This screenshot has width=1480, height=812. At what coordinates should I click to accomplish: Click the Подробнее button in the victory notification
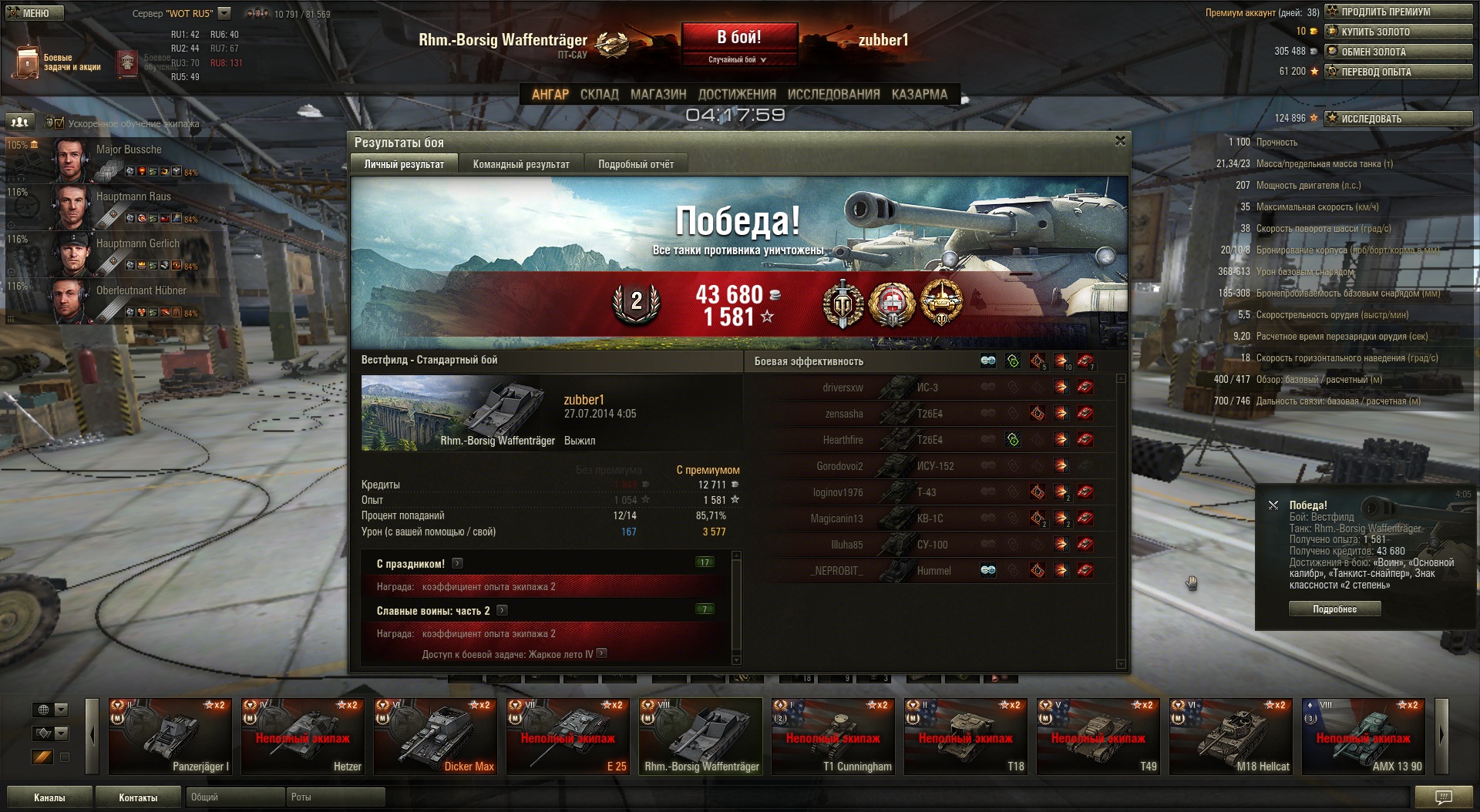coord(1334,609)
